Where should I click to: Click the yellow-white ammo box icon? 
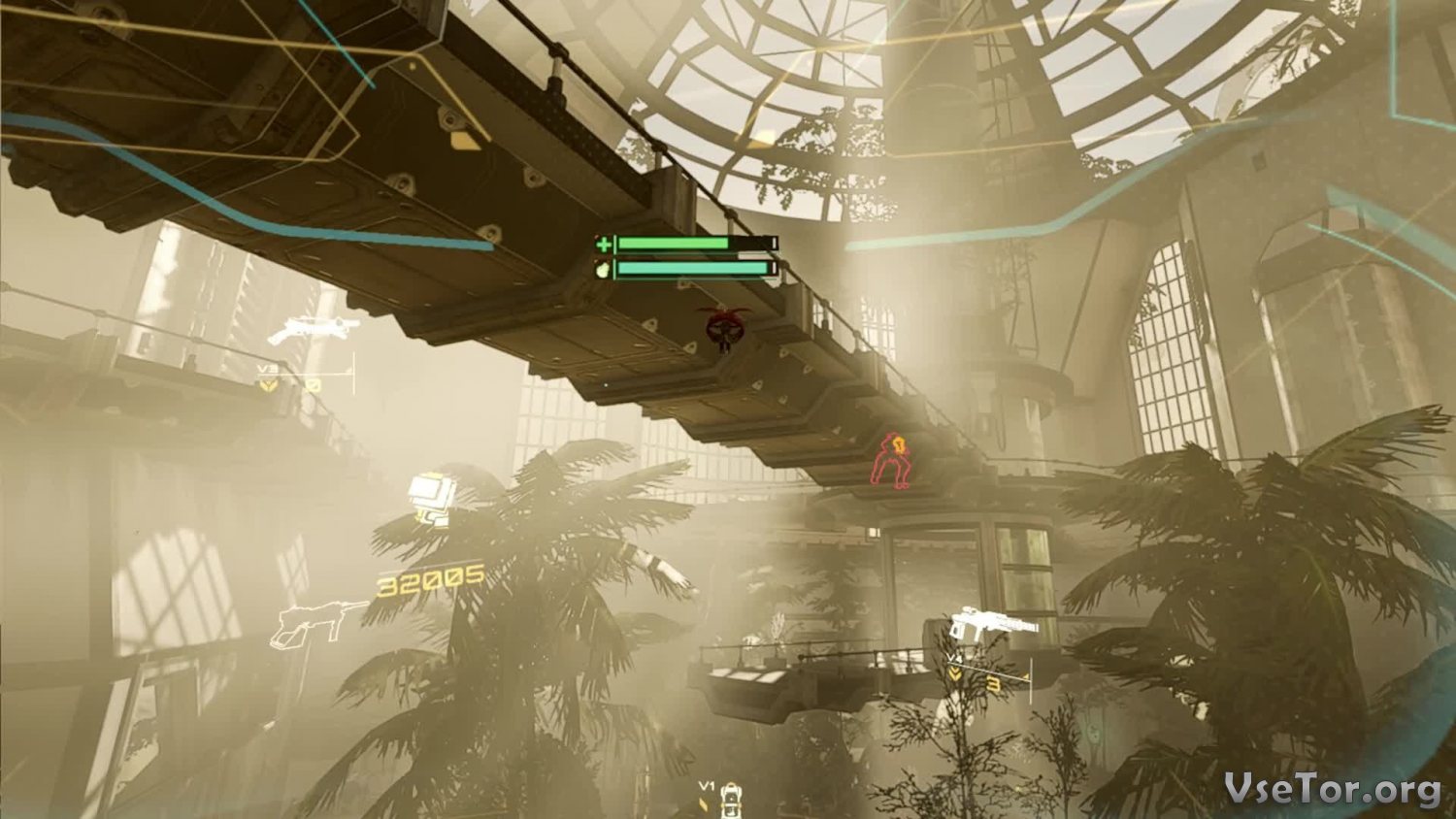pos(428,497)
